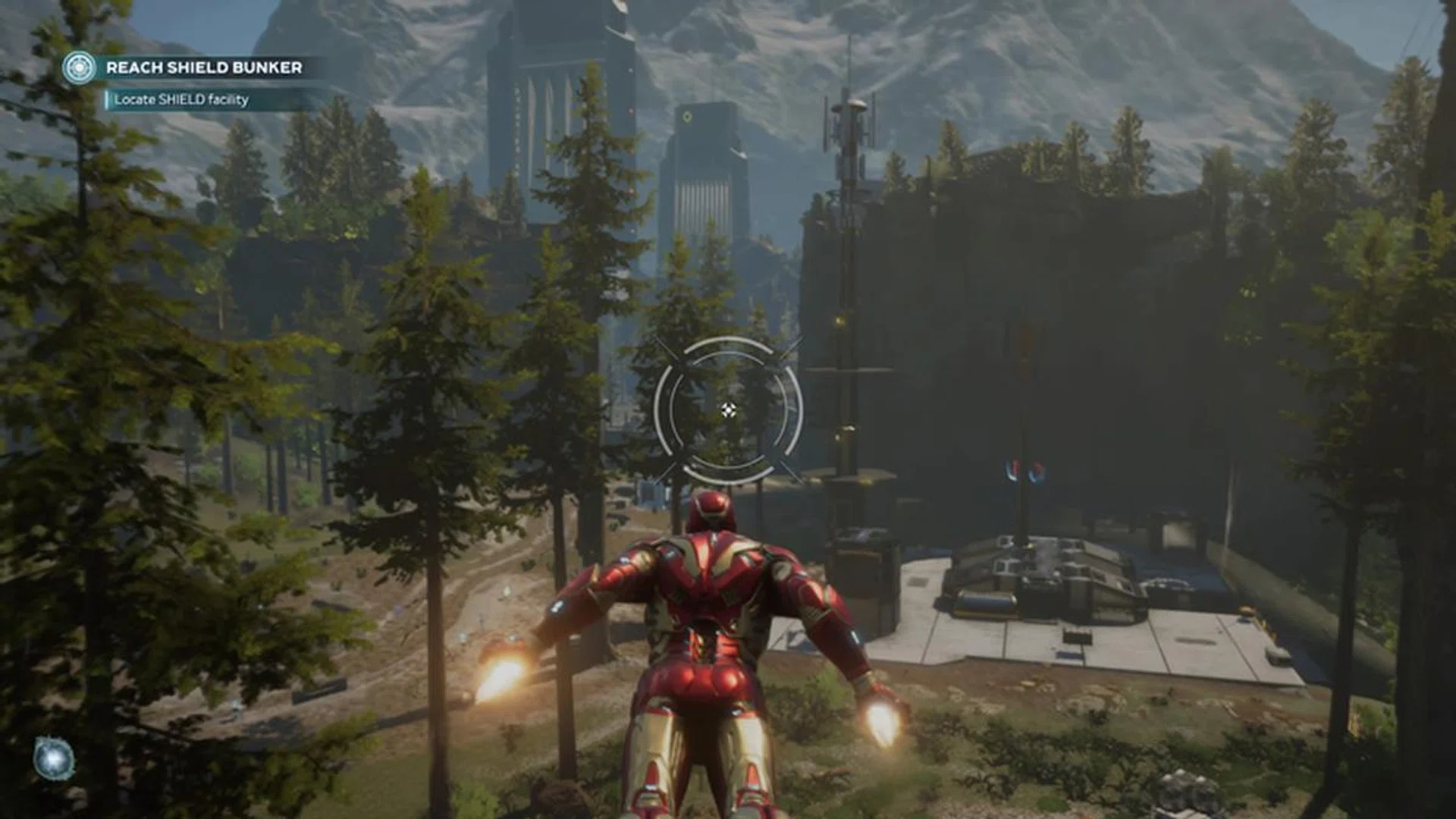
Task: Click the Locate SHIELD facility sub-objective
Action: point(181,99)
